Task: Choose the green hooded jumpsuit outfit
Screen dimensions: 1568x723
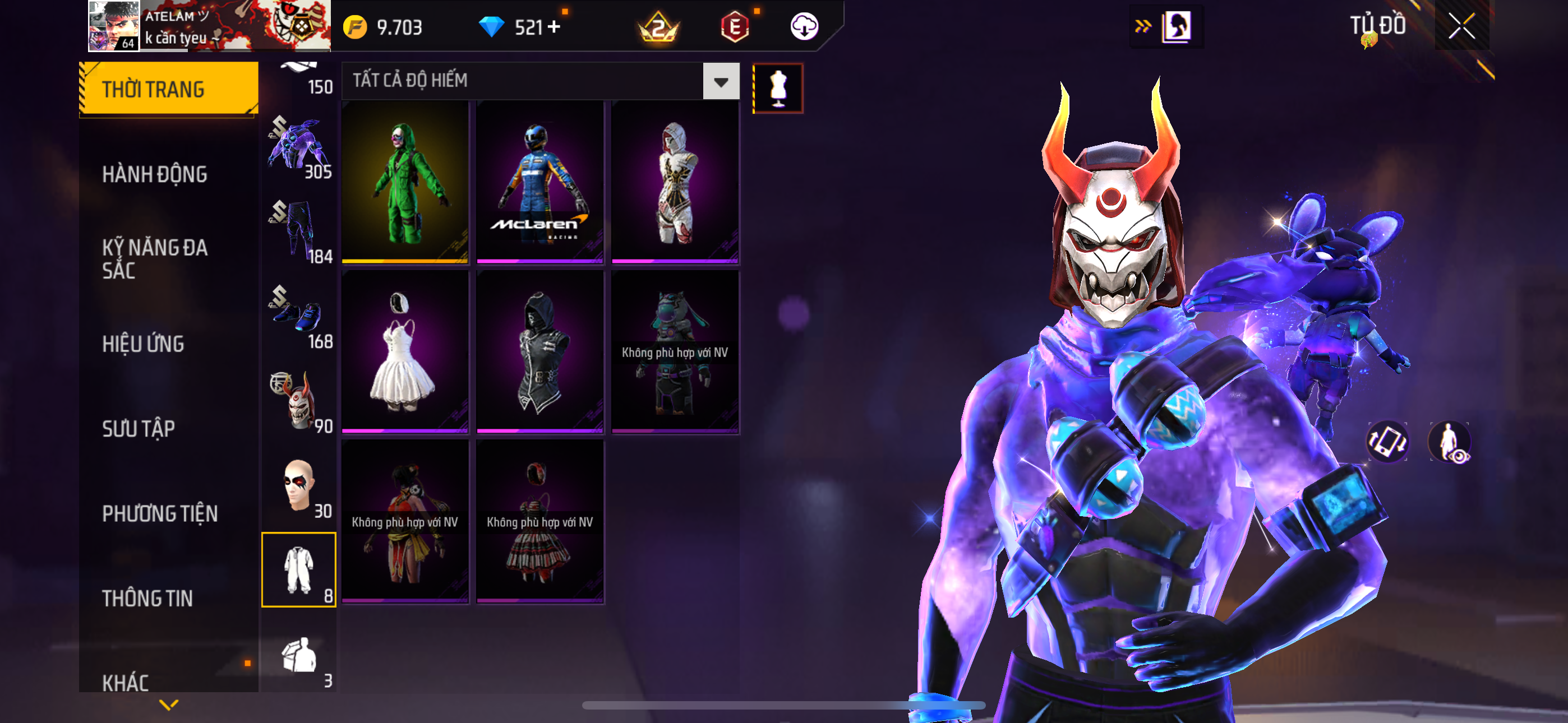Action: pos(405,183)
